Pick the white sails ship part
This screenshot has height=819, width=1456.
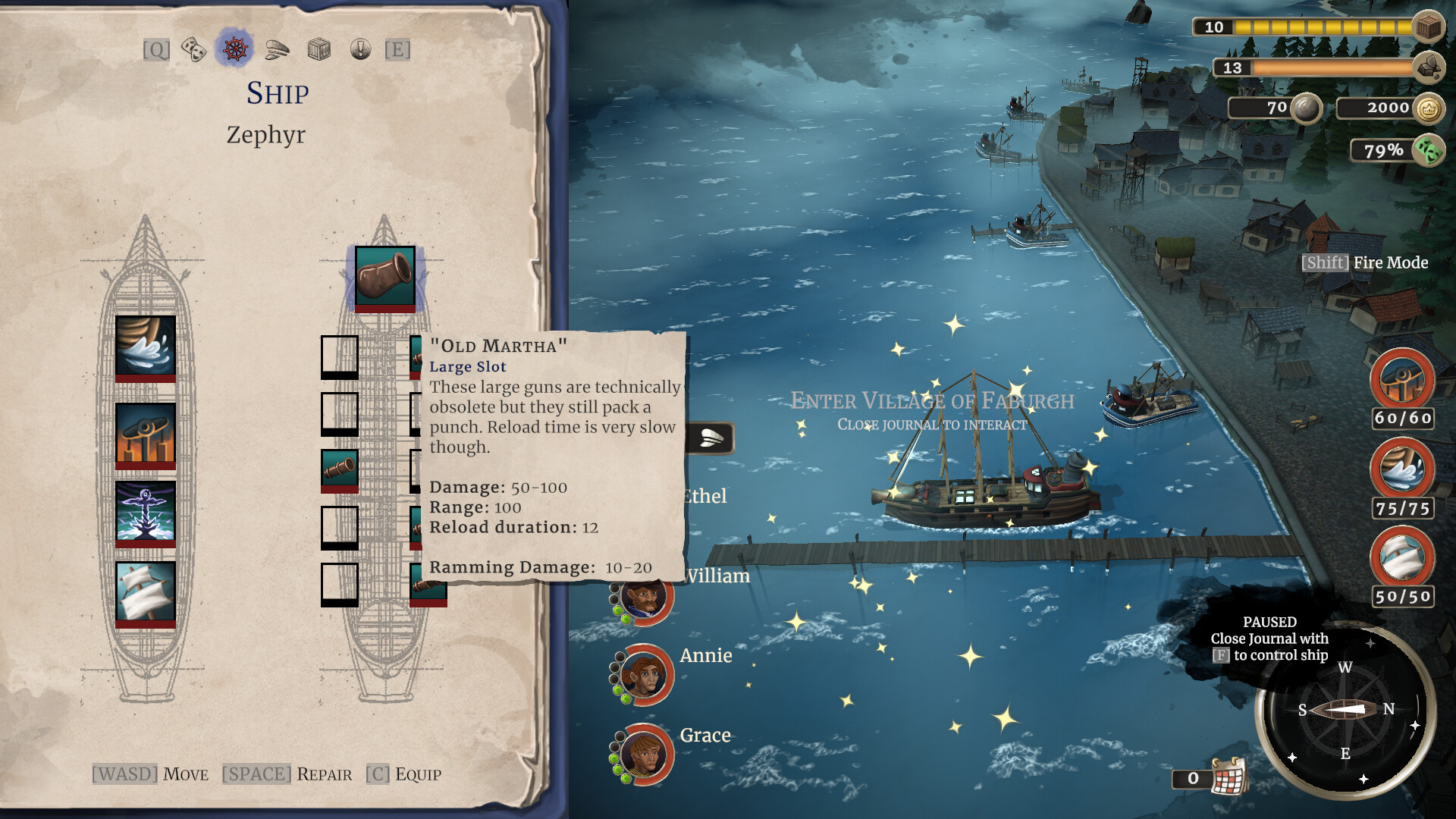point(146,592)
